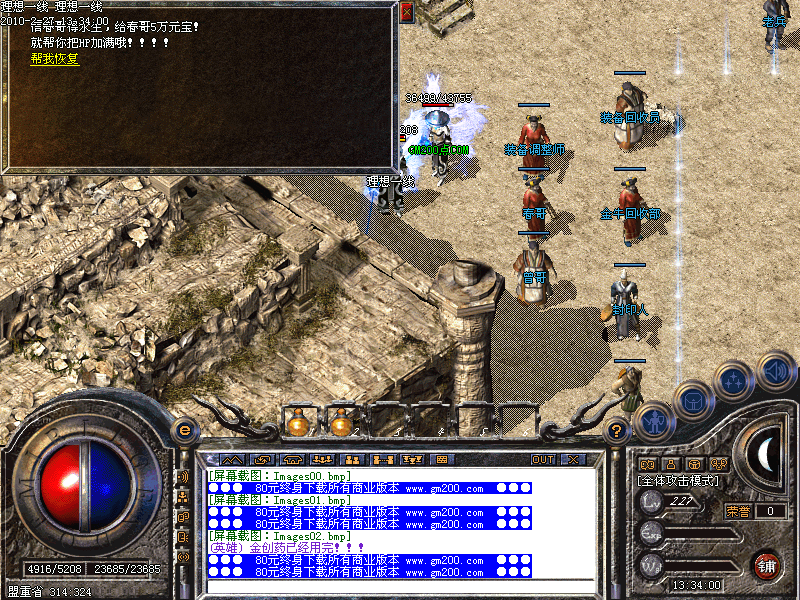Open the red 铺 shop button
Image resolution: width=800 pixels, height=600 pixels.
pos(766,564)
